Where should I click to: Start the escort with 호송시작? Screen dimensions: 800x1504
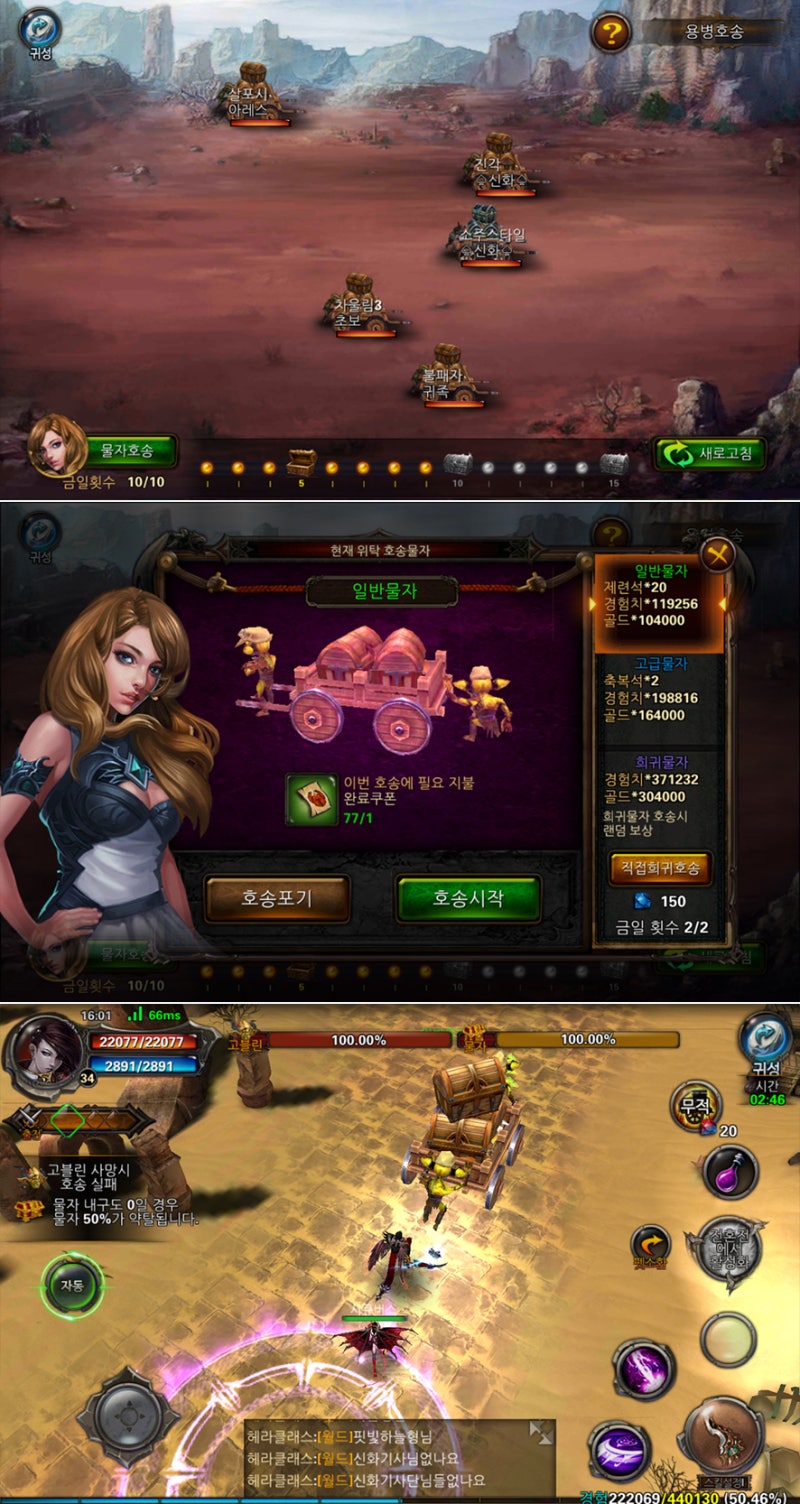[468, 898]
